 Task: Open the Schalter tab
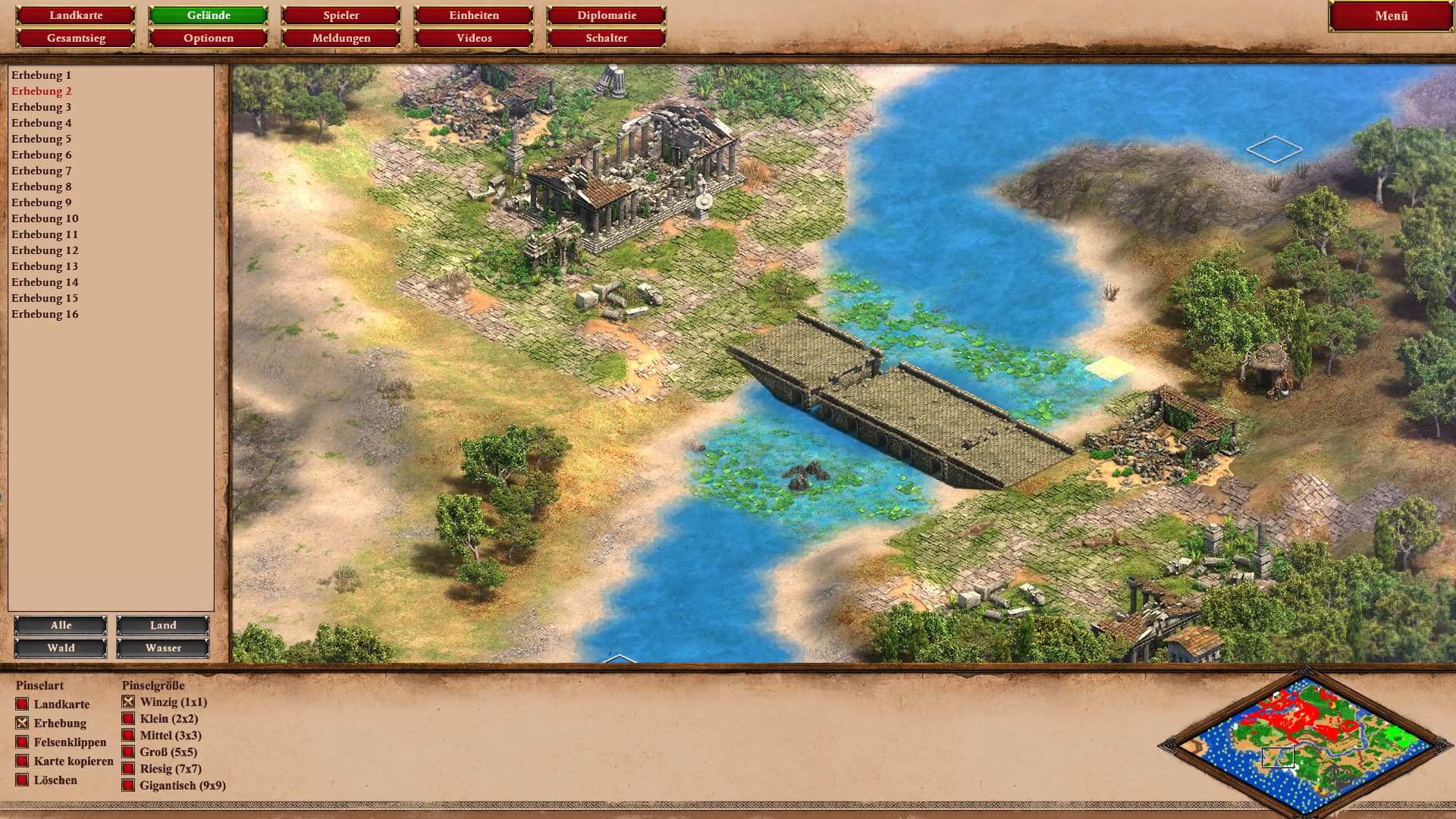click(x=606, y=38)
